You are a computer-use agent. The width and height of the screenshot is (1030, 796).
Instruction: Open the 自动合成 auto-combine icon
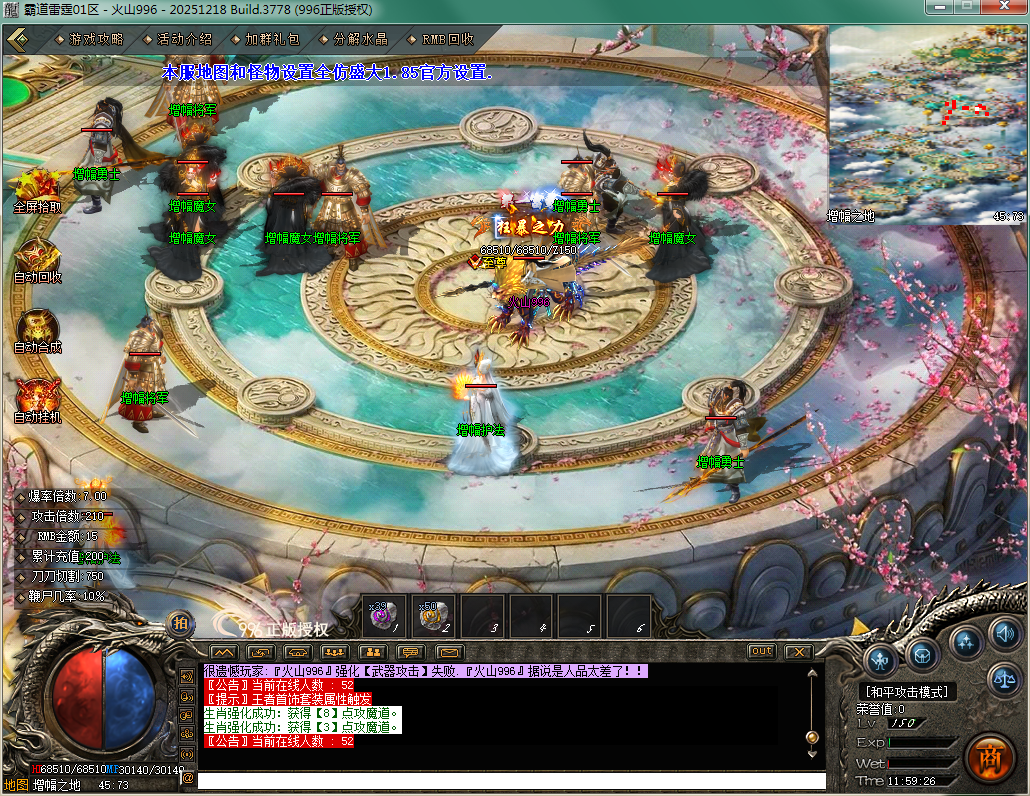click(x=37, y=328)
